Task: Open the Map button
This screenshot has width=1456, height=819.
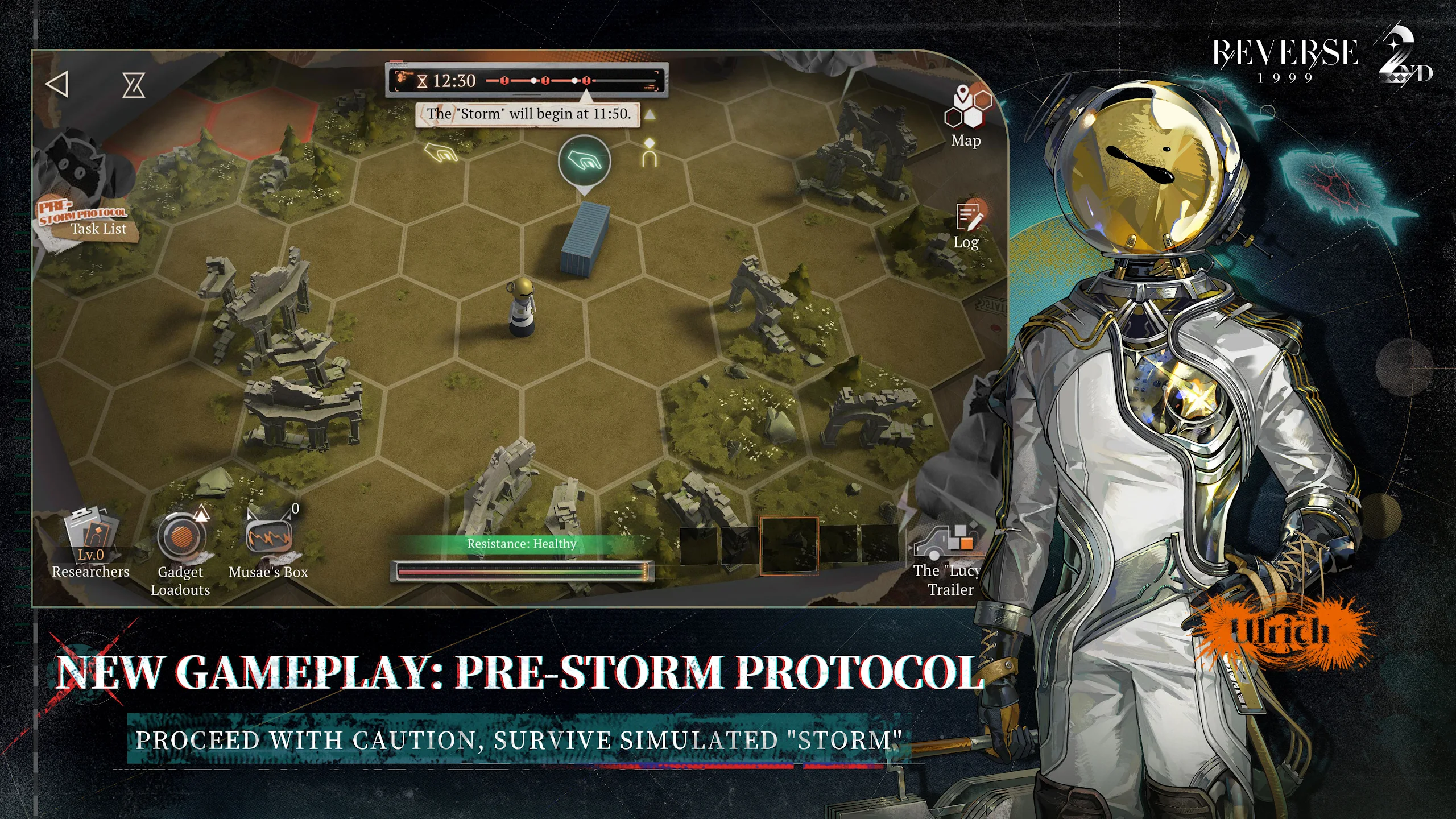Action: (x=967, y=117)
